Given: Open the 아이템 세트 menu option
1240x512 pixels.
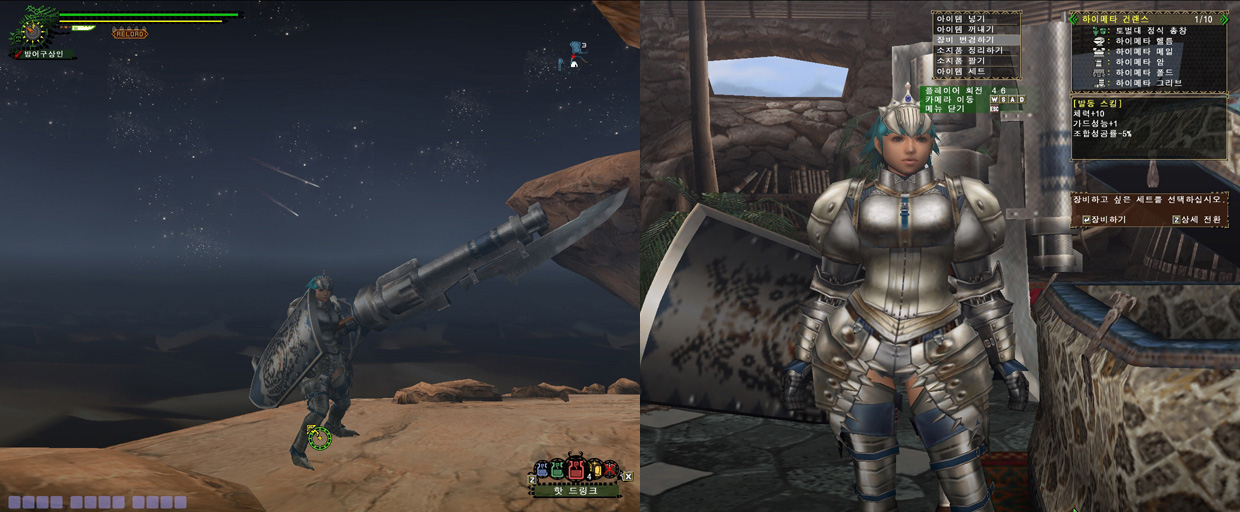Looking at the screenshot, I should pyautogui.click(x=961, y=73).
